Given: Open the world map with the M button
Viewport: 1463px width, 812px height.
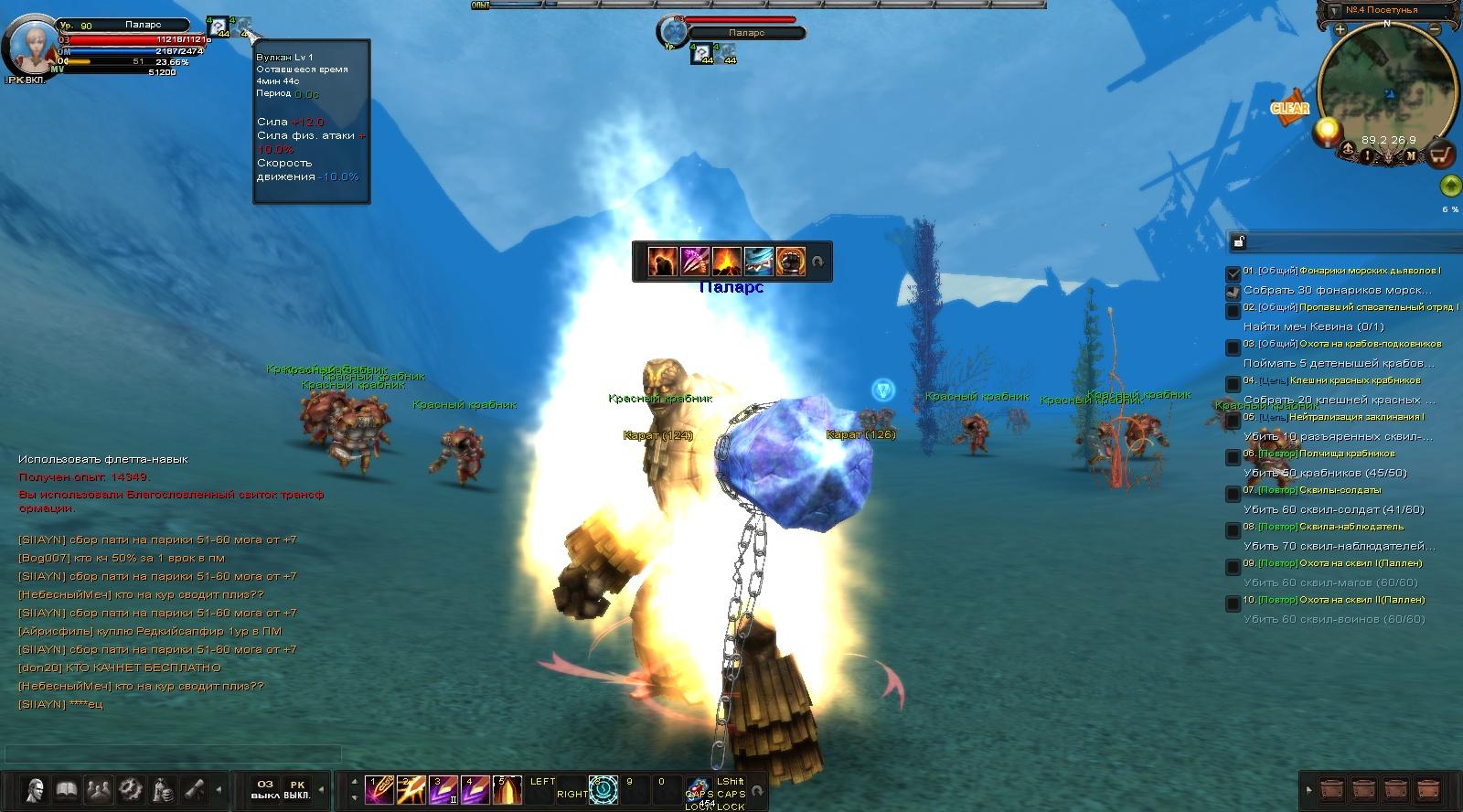Looking at the screenshot, I should pyautogui.click(x=1411, y=155).
